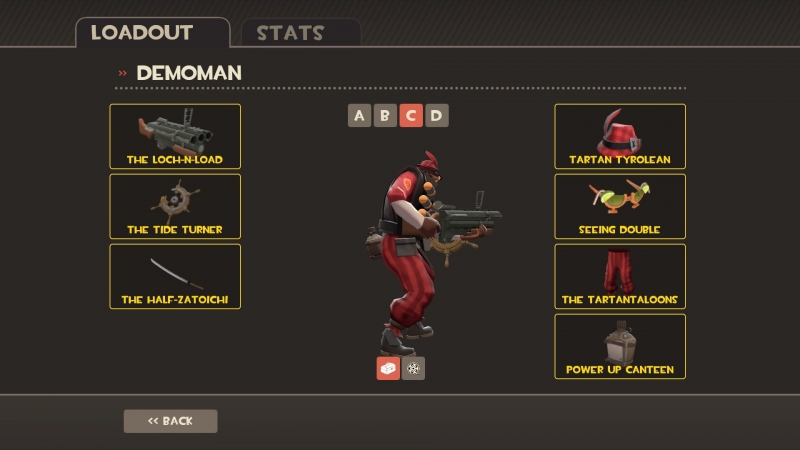Select the Power Up Canteen slot
The image size is (800, 450).
[x=620, y=346]
